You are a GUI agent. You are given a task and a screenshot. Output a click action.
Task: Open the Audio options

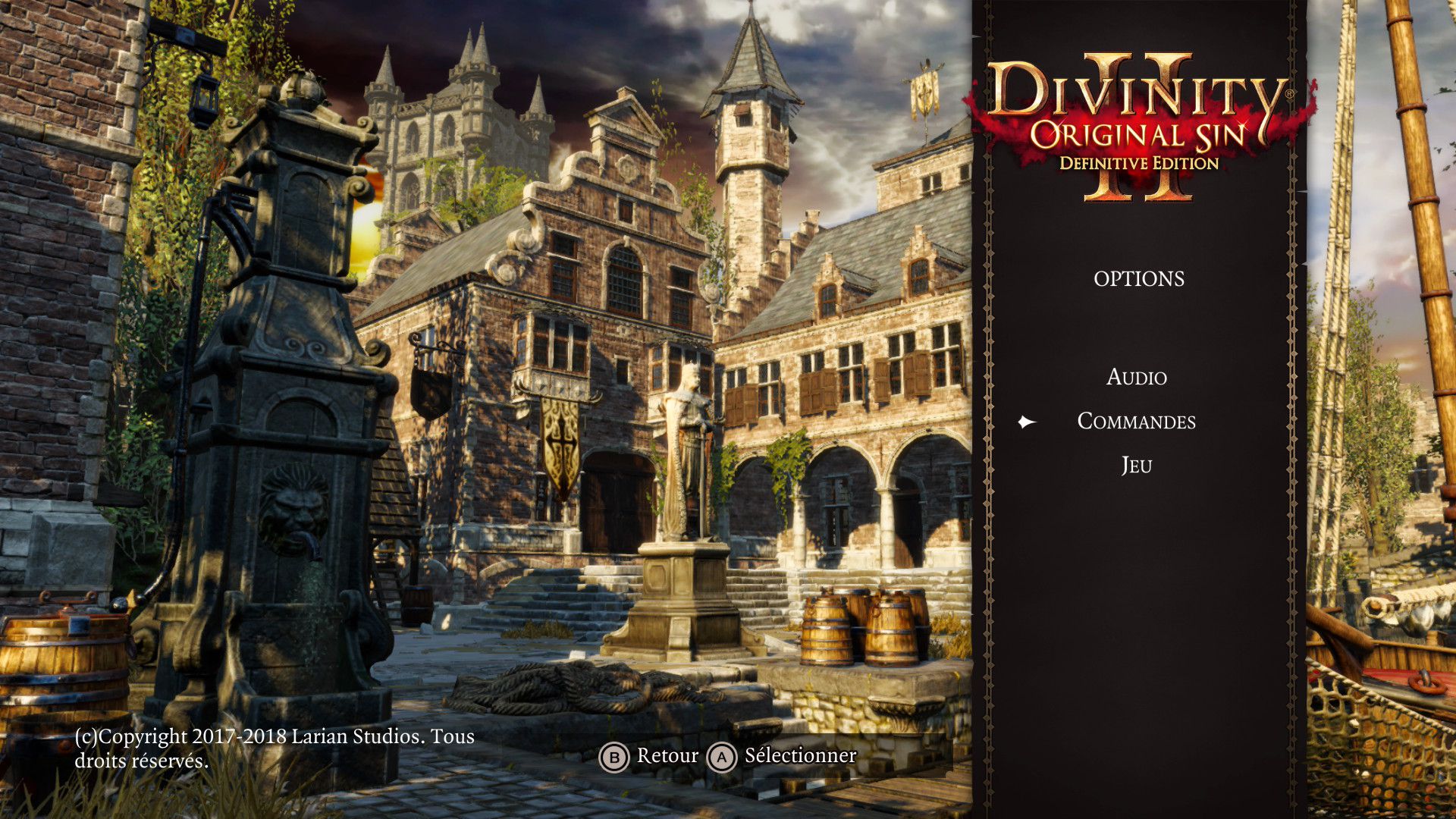[x=1136, y=377]
